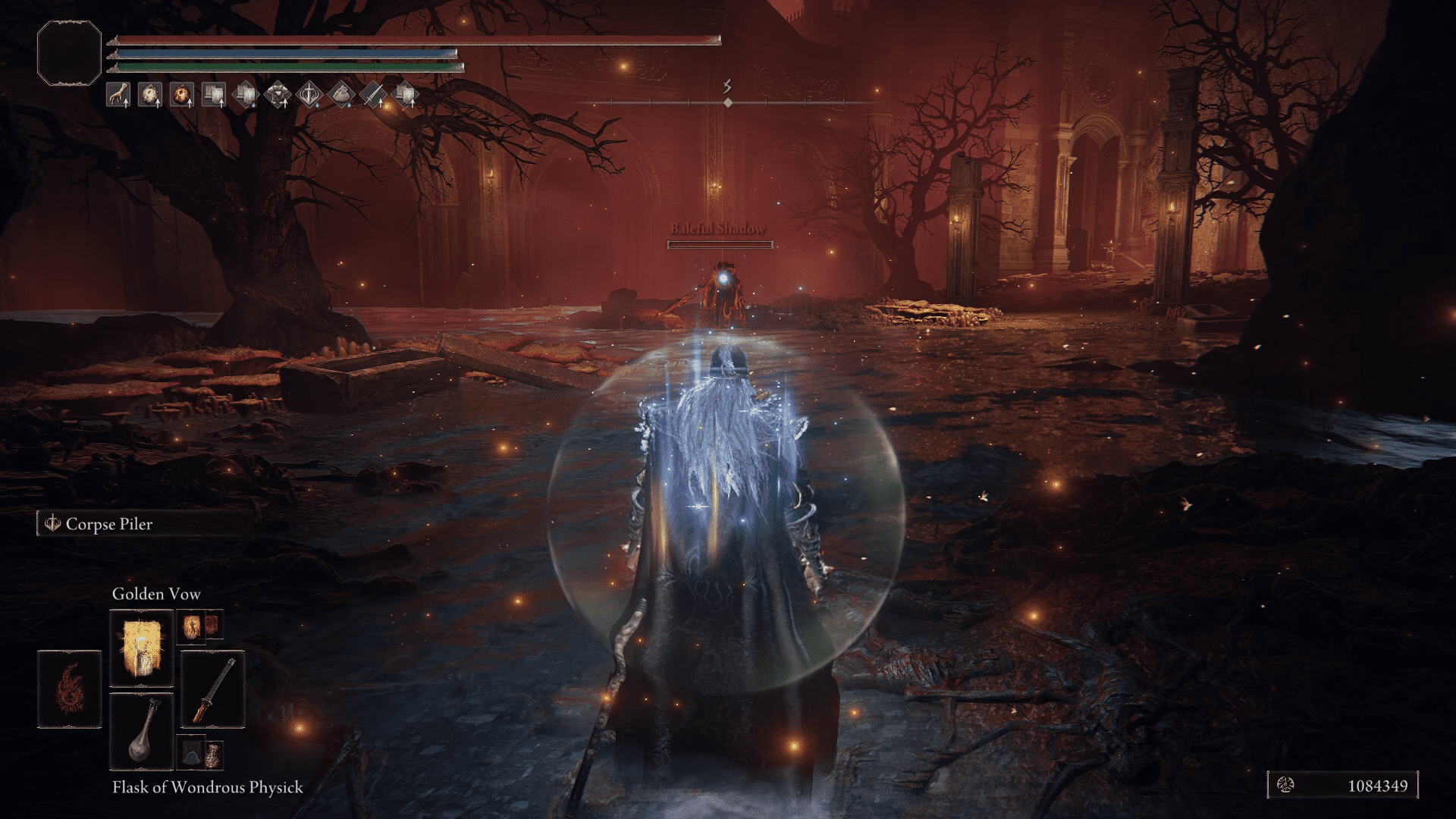1456x819 pixels.
Task: Click the crimson bubbletear buff icon
Action: pyautogui.click(x=180, y=94)
